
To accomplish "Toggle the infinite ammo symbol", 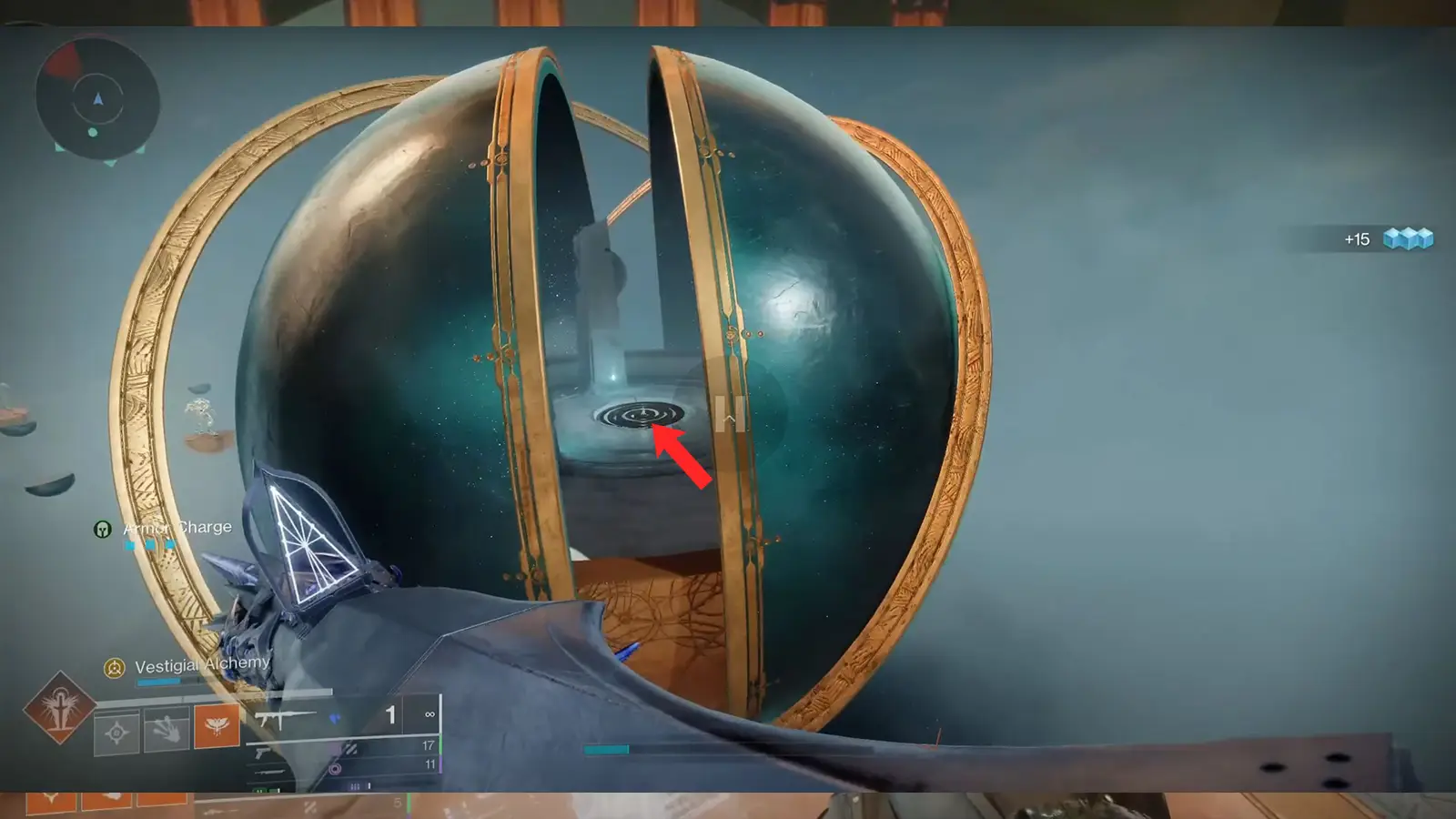I will click(x=430, y=715).
